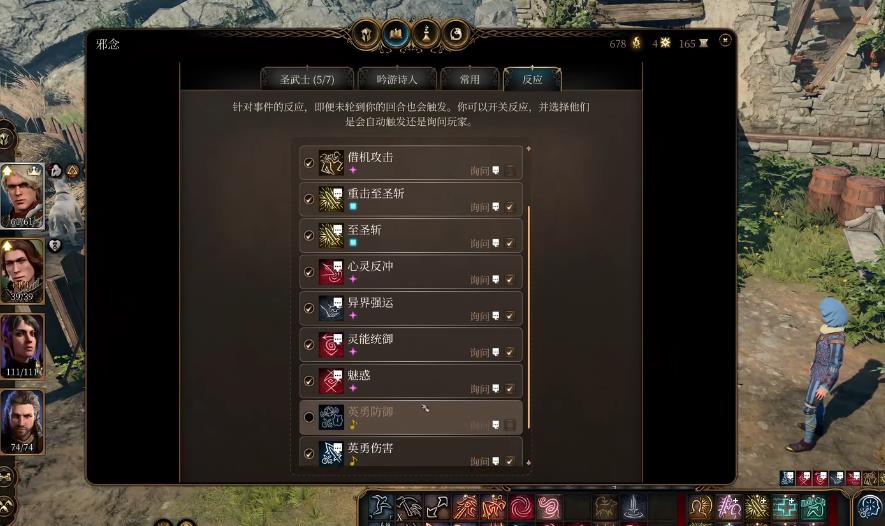The height and width of the screenshot is (526, 885).
Task: Disable the 重击至圣斩 reaction checkbox
Action: coord(309,199)
